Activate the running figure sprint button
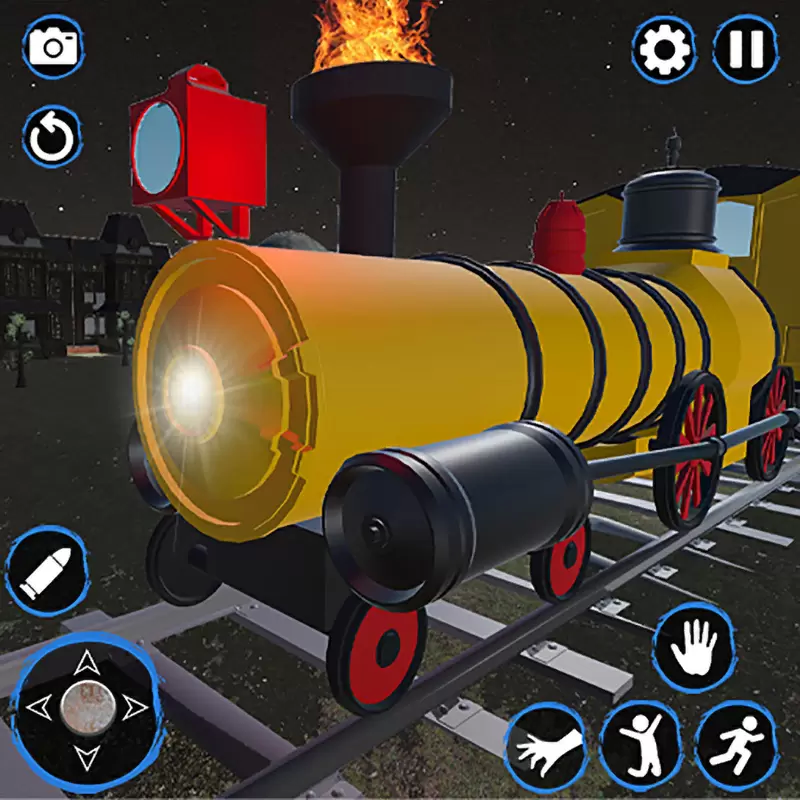Viewport: 800px width, 800px height. coord(736,742)
